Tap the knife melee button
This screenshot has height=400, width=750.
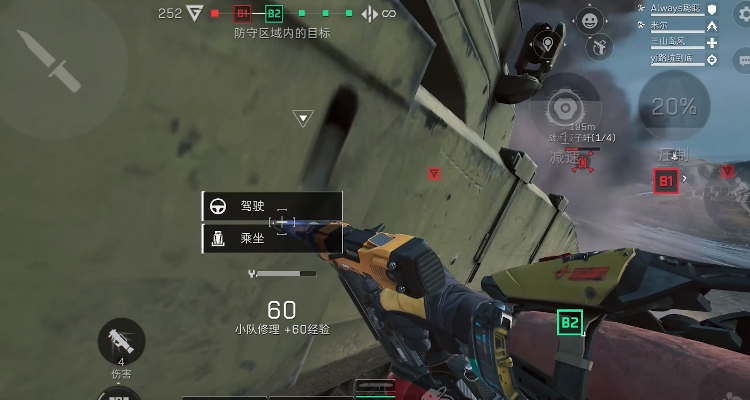[x=41, y=55]
